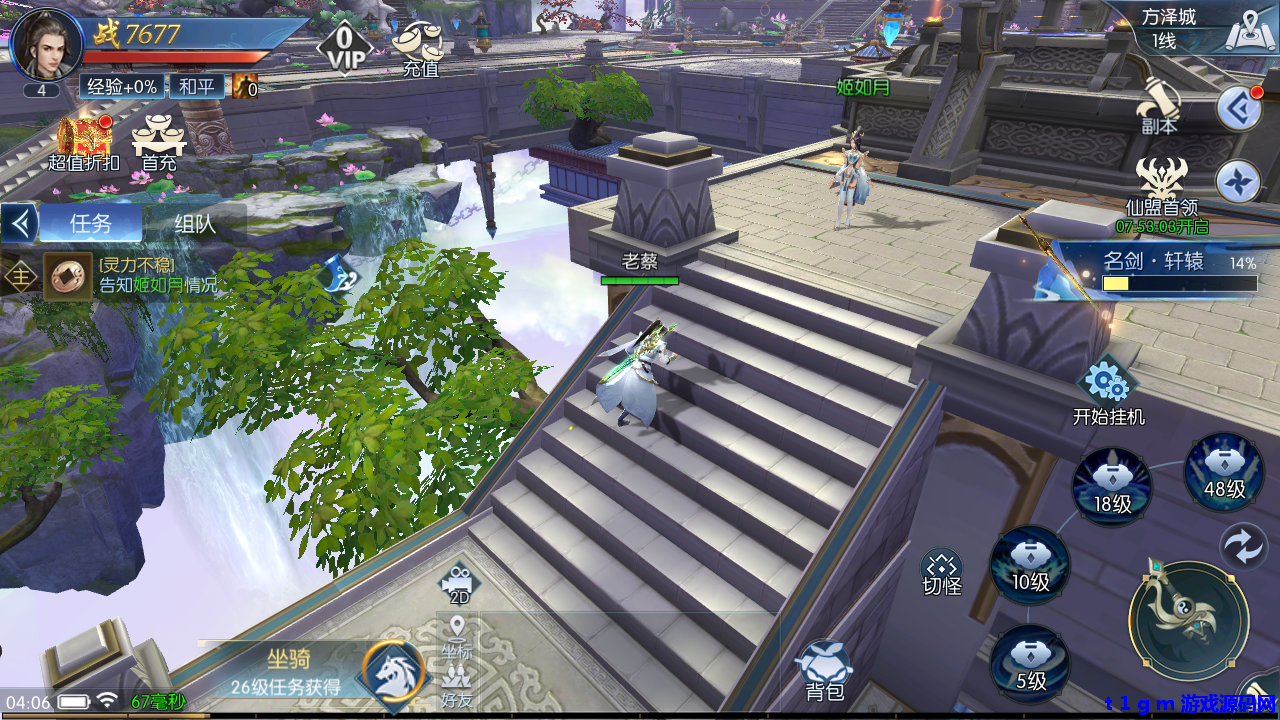Open the 好友 friends list
This screenshot has width=1280, height=720.
(457, 685)
